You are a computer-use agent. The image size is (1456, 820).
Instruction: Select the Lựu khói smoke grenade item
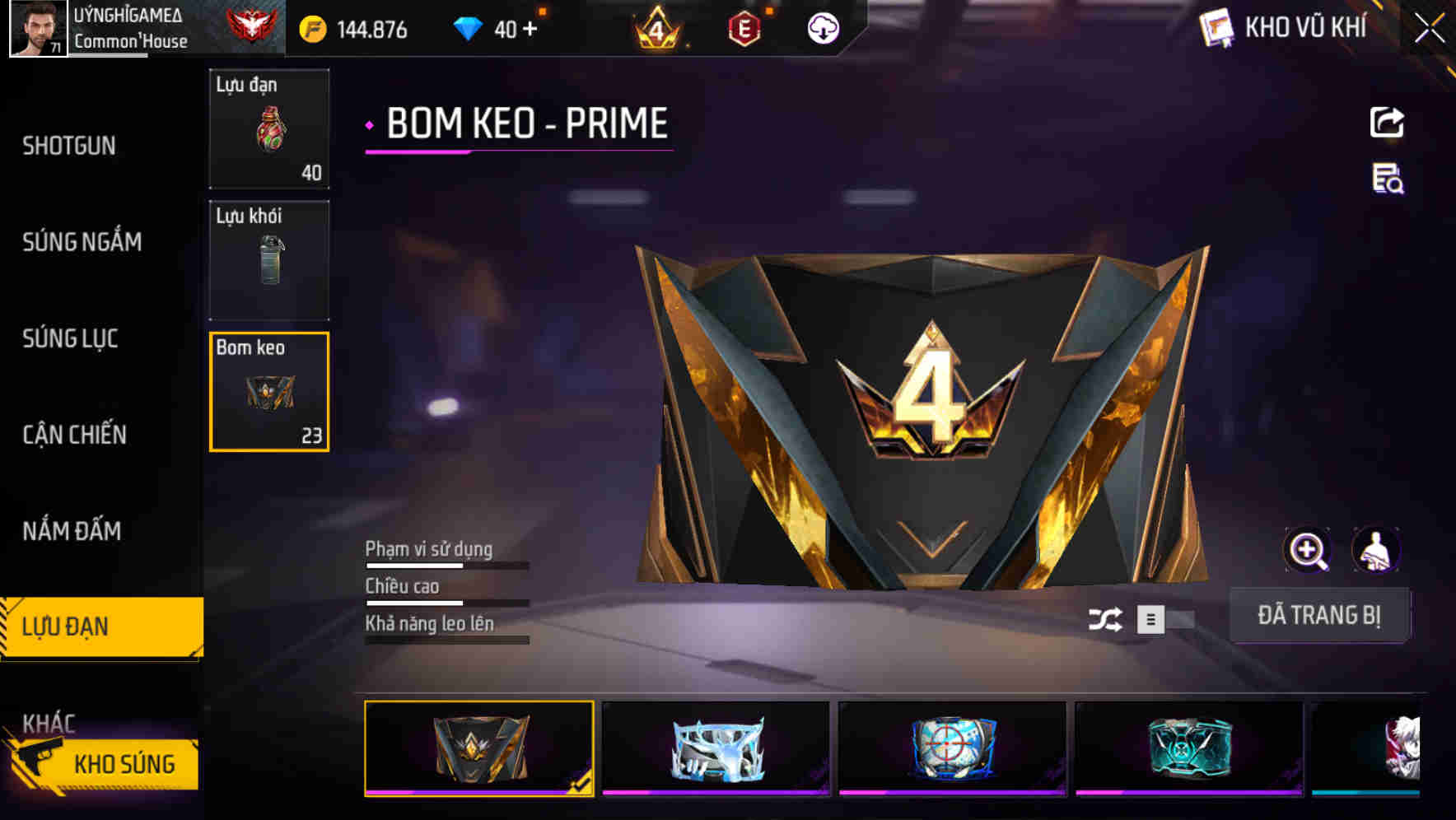(x=268, y=259)
